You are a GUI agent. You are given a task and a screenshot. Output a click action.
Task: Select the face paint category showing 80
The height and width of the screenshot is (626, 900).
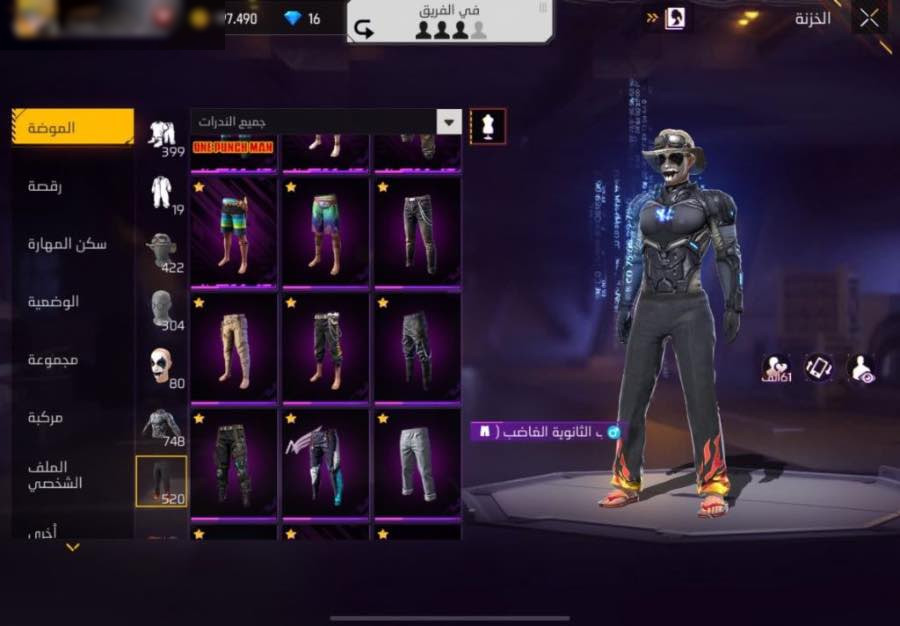[x=162, y=366]
